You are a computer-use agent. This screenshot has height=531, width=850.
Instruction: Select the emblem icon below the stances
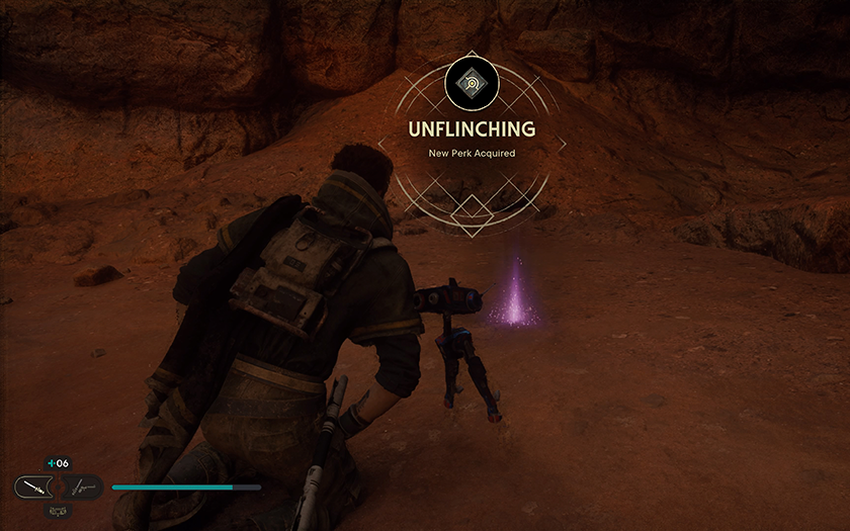point(57,510)
